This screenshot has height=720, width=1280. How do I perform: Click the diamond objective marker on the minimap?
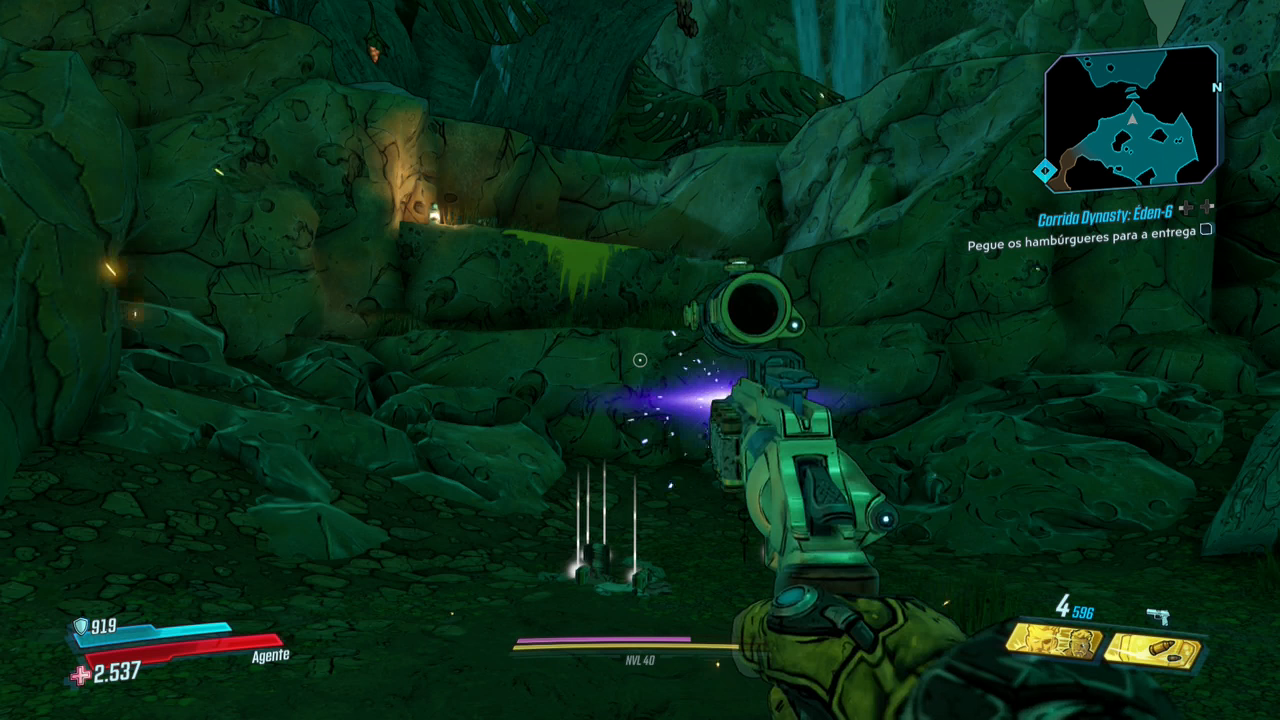click(1045, 171)
